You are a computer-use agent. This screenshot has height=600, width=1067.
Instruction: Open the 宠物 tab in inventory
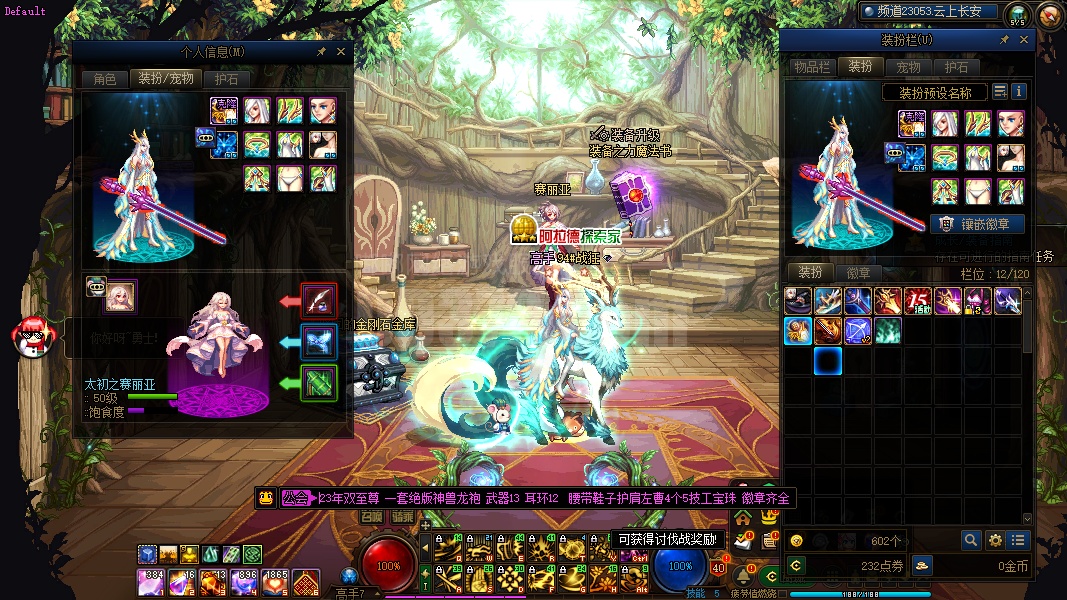pos(908,67)
